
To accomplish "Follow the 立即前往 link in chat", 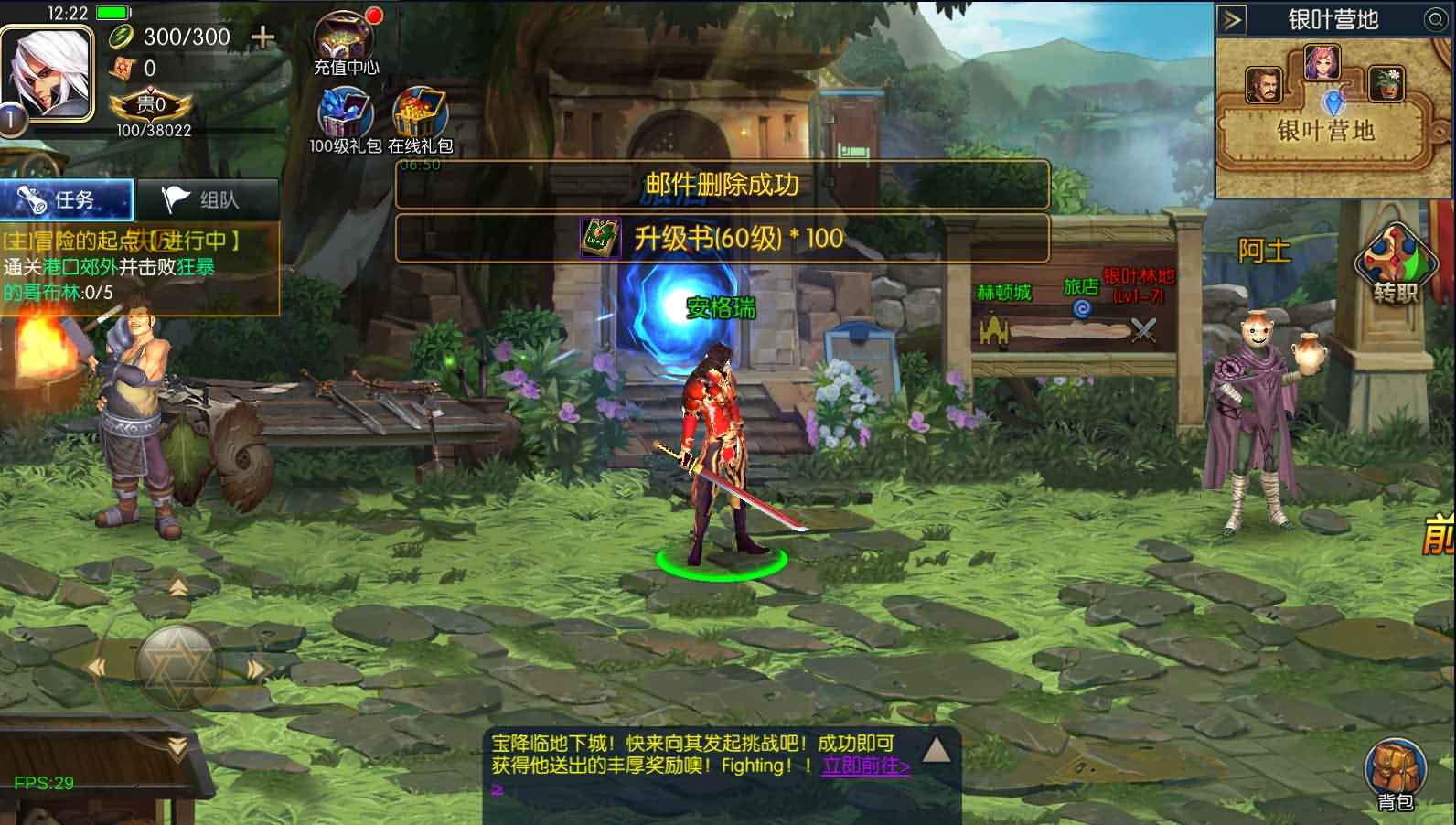I will [x=865, y=766].
